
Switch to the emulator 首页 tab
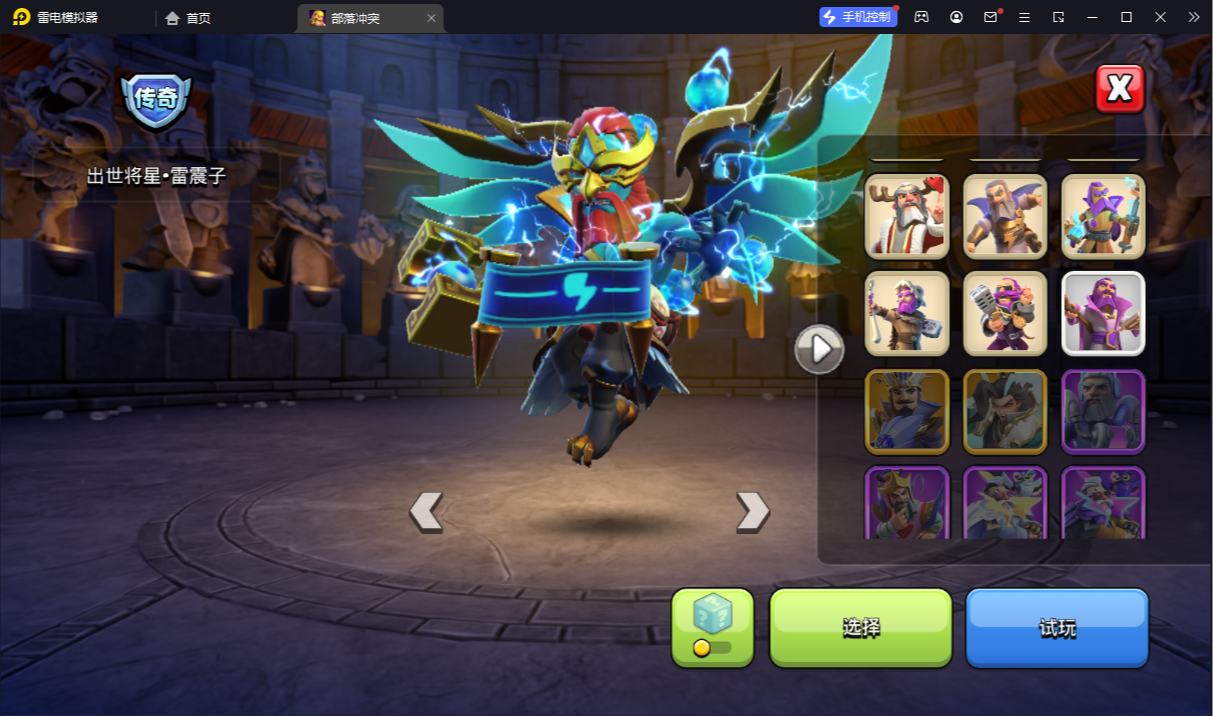[188, 18]
